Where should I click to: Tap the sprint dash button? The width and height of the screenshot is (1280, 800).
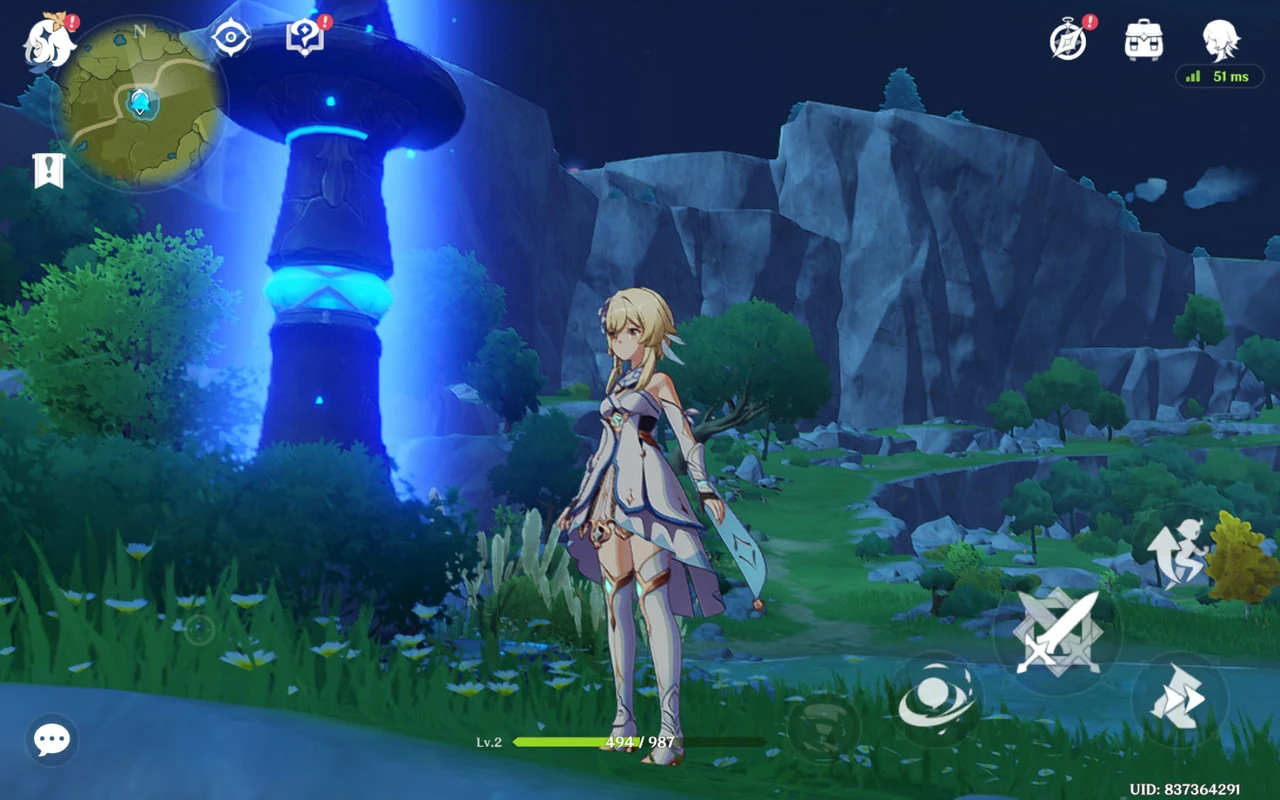click(x=1178, y=699)
